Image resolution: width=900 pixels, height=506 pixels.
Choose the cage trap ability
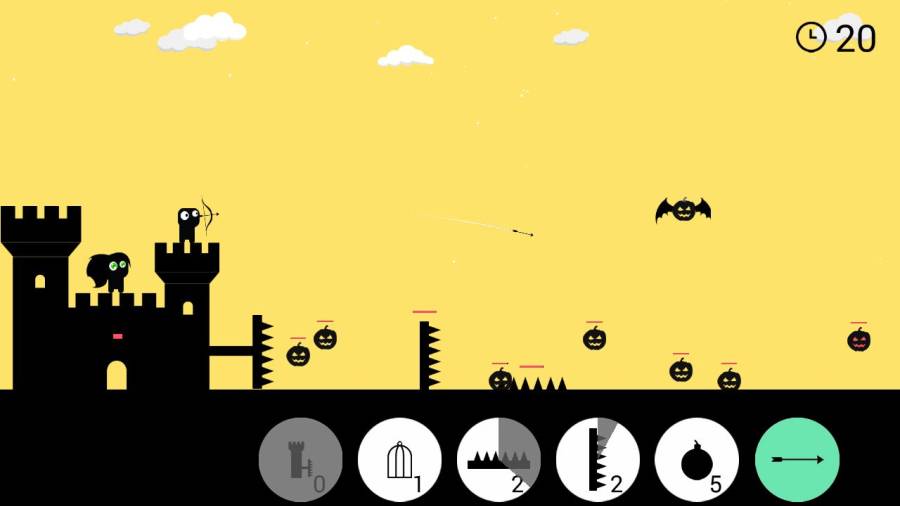coord(400,460)
